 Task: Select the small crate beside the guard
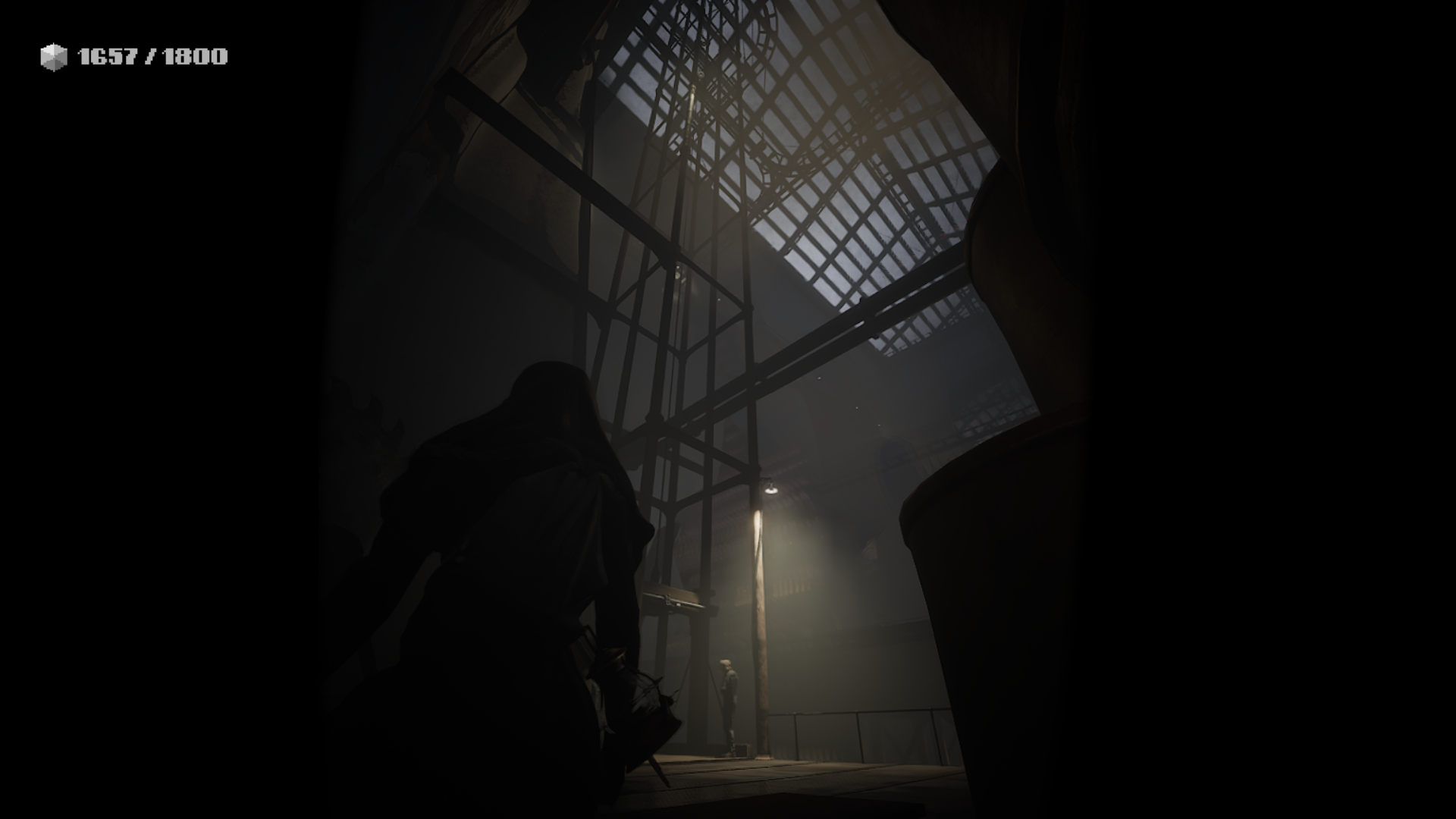[x=741, y=748]
